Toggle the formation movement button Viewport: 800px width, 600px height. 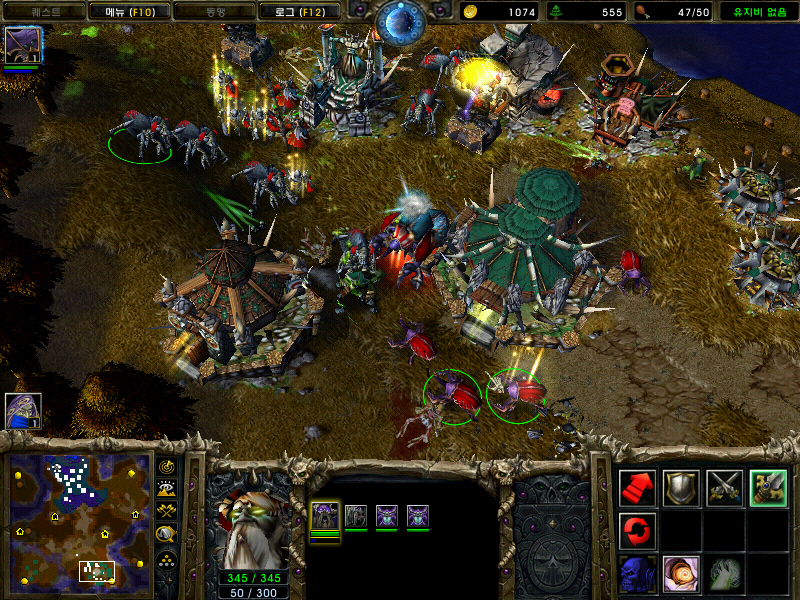tap(168, 558)
